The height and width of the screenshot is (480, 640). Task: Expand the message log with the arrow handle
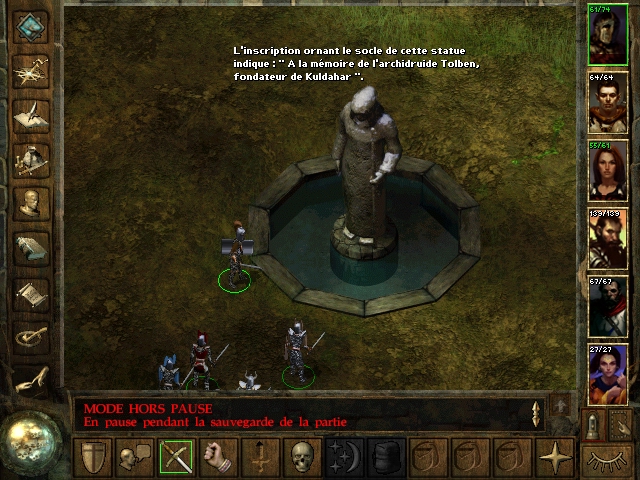point(536,413)
